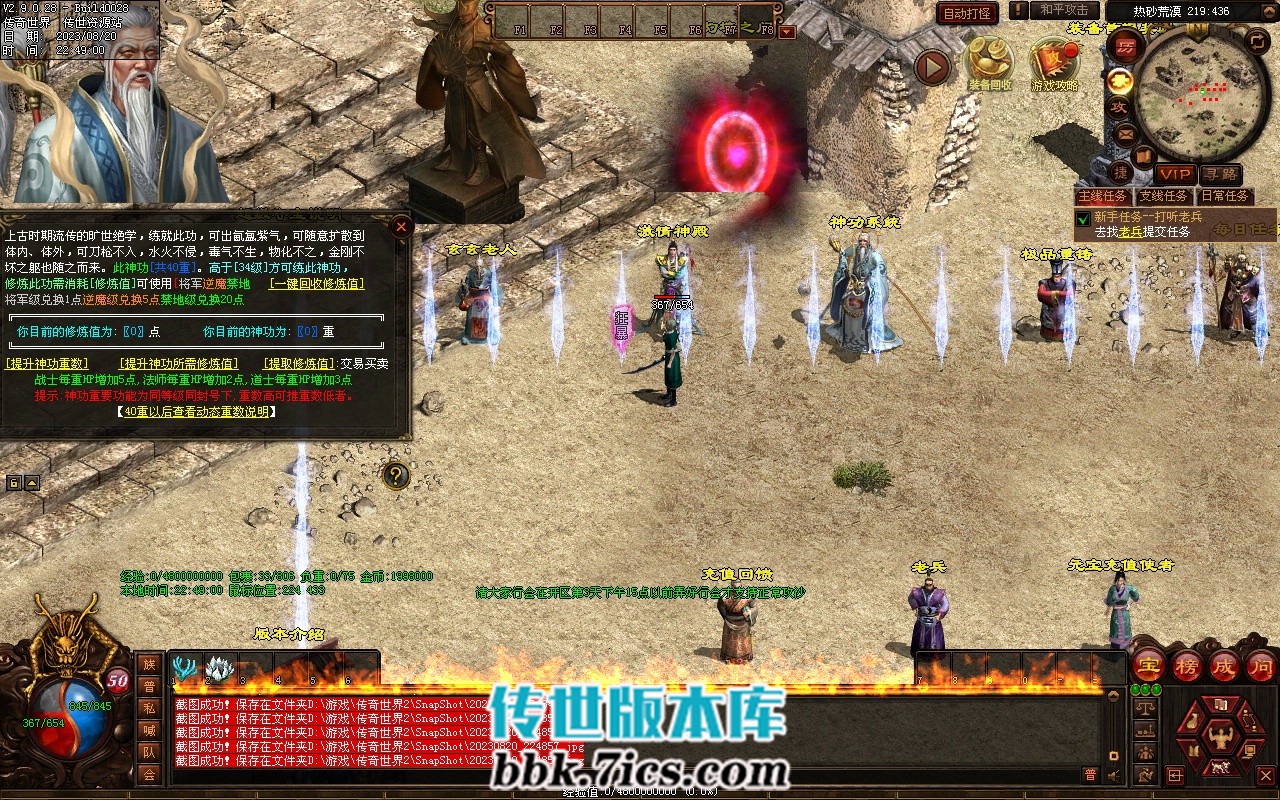Open 装备回收 gold ingot icon
The image size is (1280, 800).
click(988, 62)
